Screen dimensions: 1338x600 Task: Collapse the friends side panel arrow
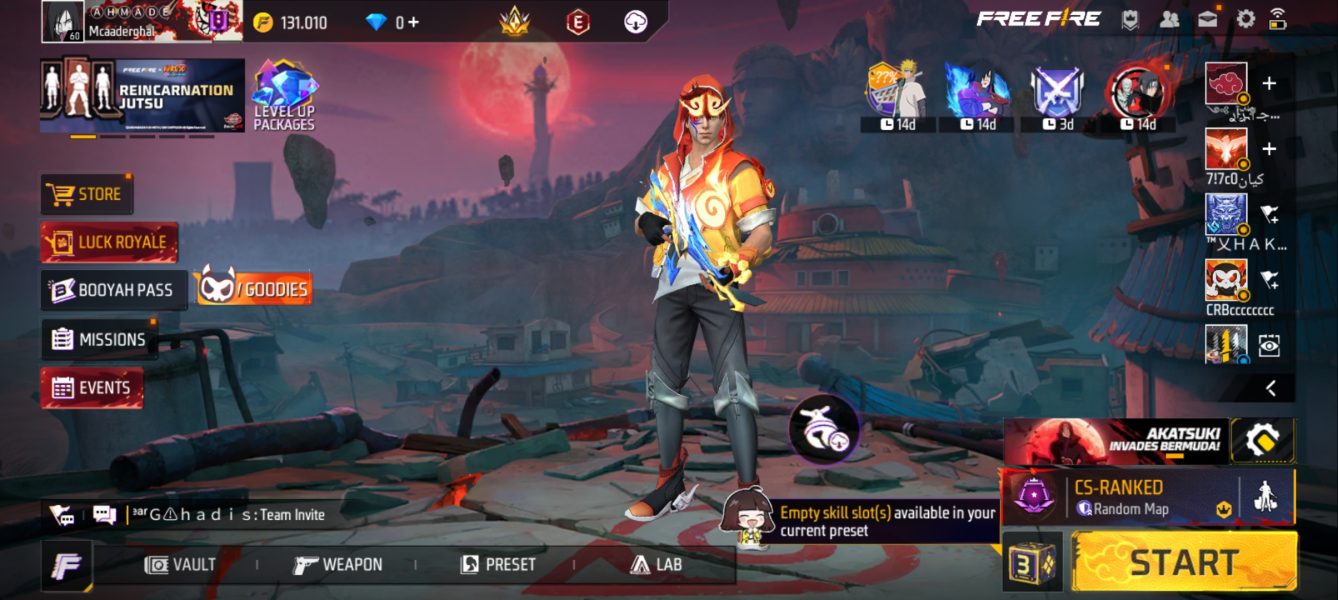[x=1270, y=388]
